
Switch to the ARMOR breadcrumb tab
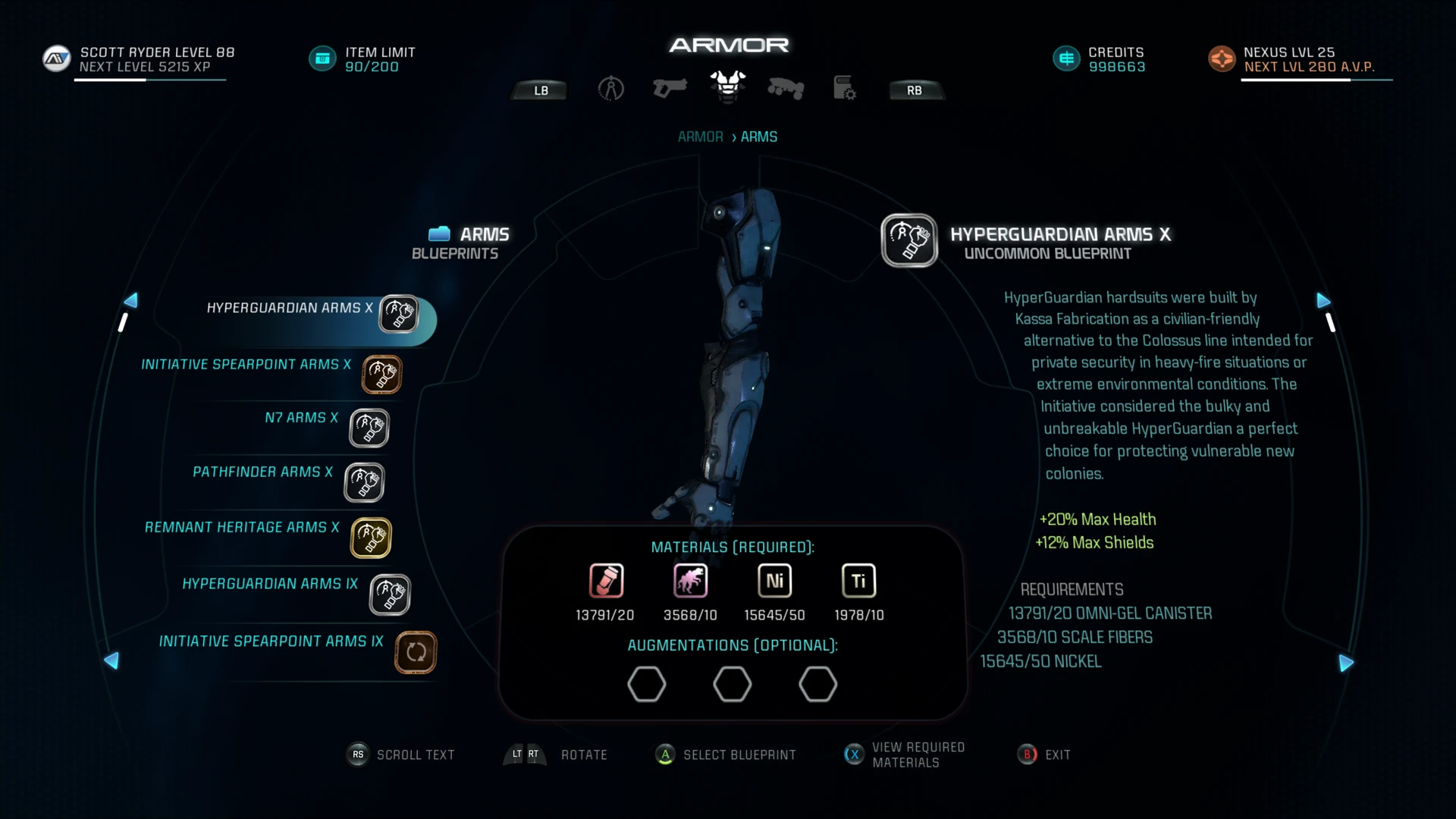pyautogui.click(x=699, y=136)
